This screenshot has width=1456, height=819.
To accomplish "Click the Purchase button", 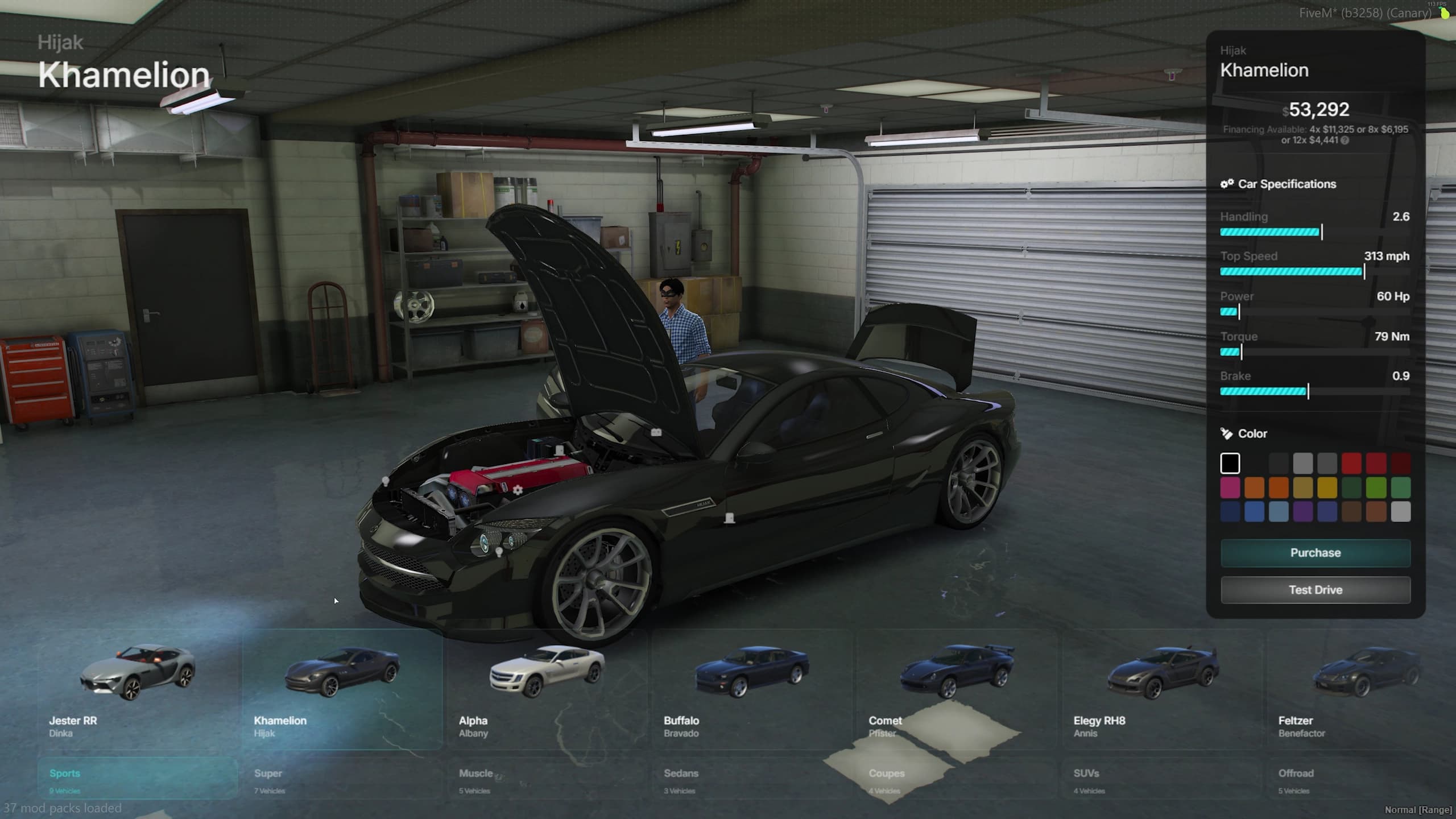I will click(1315, 552).
